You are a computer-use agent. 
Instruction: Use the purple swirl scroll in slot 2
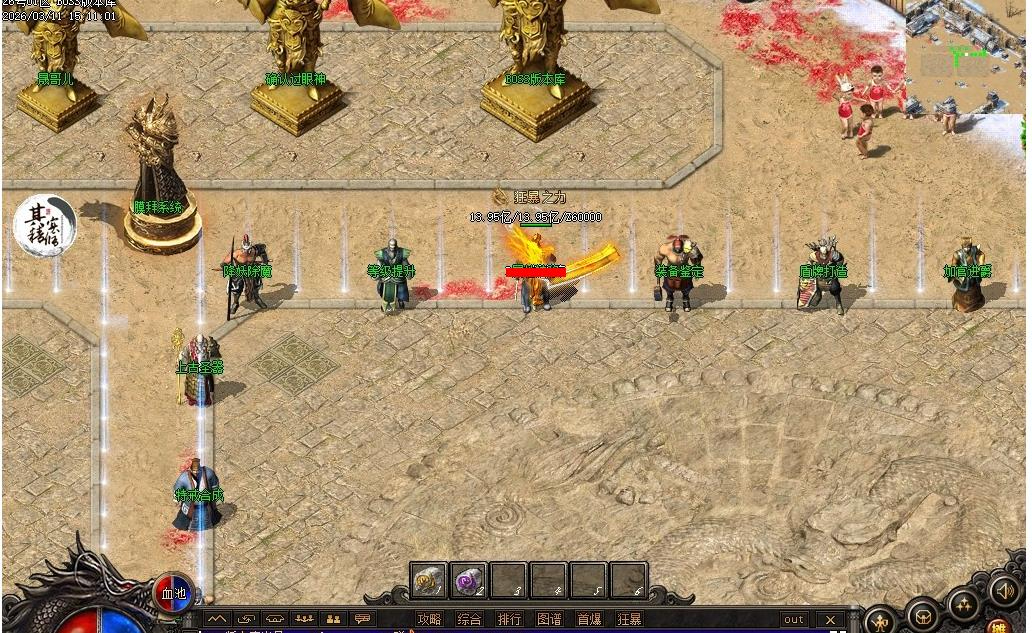468,580
